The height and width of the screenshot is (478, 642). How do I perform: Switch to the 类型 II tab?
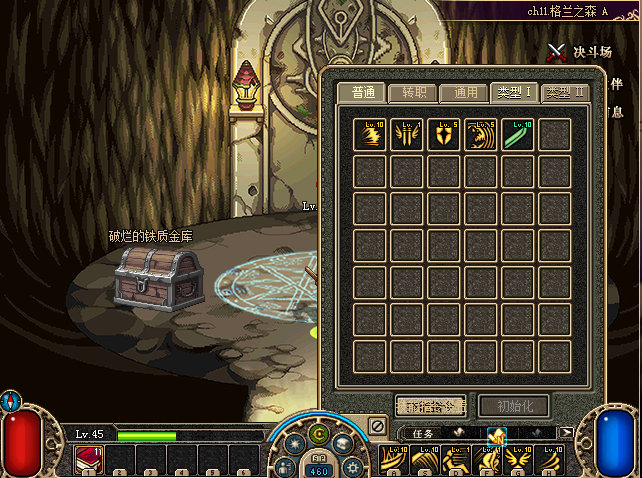pos(565,93)
